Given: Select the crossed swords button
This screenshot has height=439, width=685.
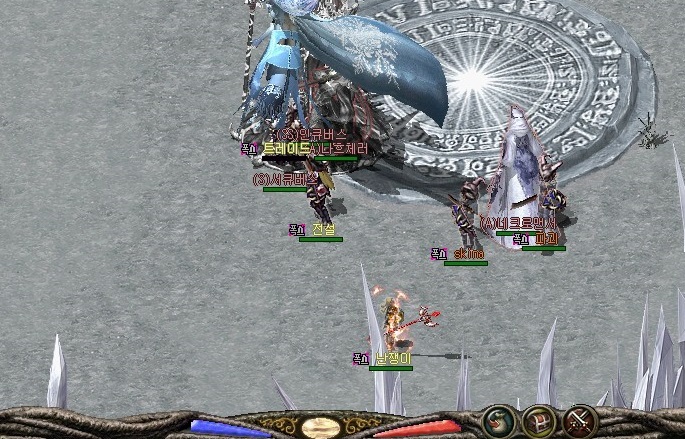Looking at the screenshot, I should click(581, 420).
